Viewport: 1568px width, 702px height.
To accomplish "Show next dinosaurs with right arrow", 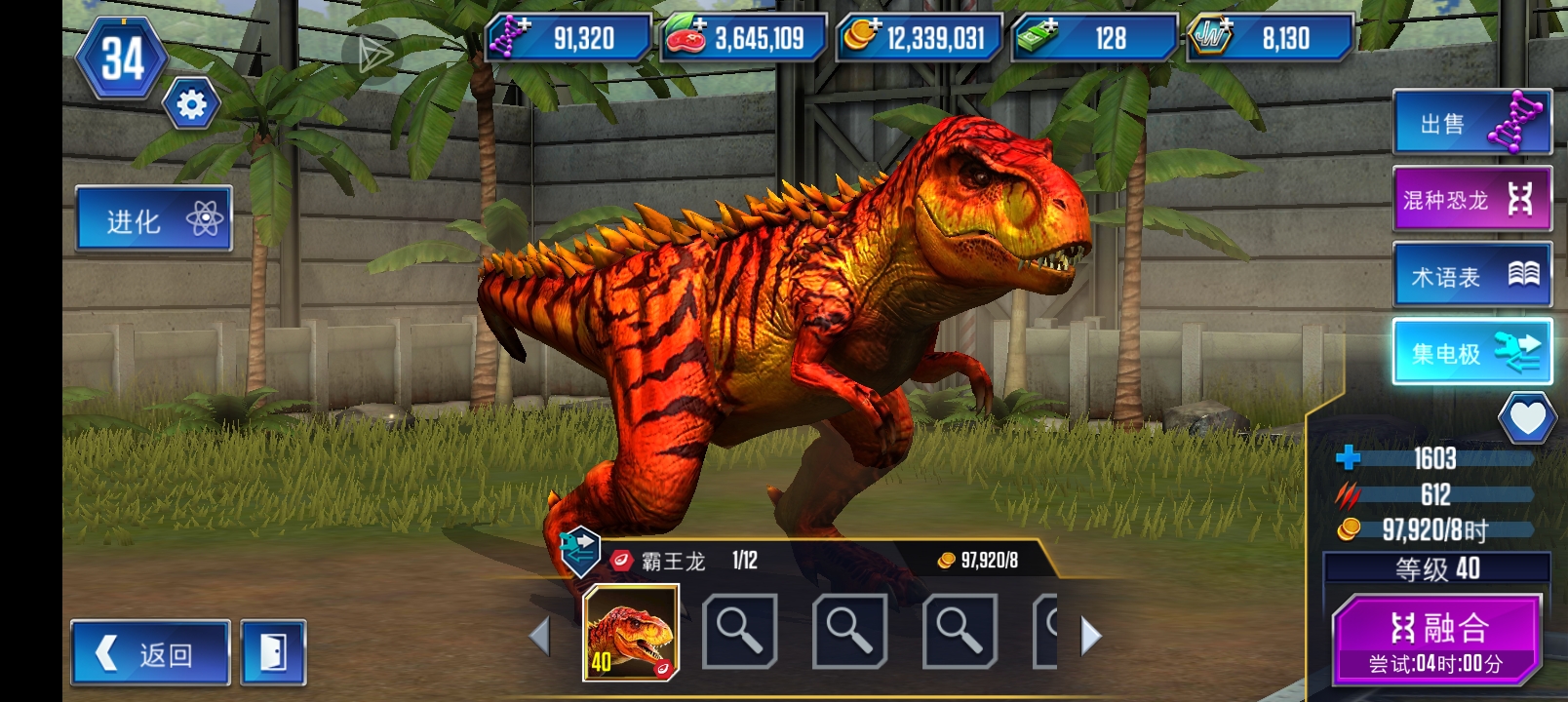I will point(1091,637).
